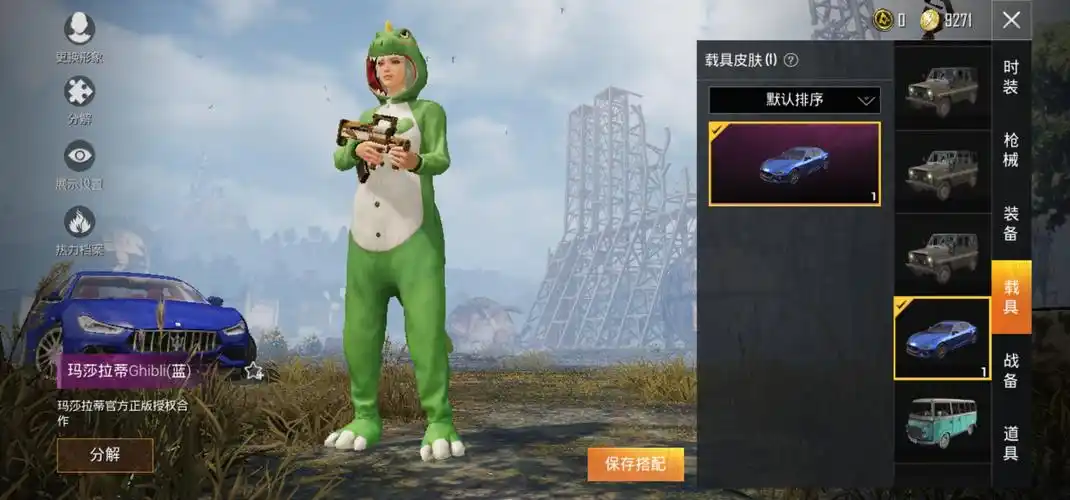Open the 默认排序 sorting dropdown
Viewport: 1070px width, 500px height.
[x=794, y=100]
